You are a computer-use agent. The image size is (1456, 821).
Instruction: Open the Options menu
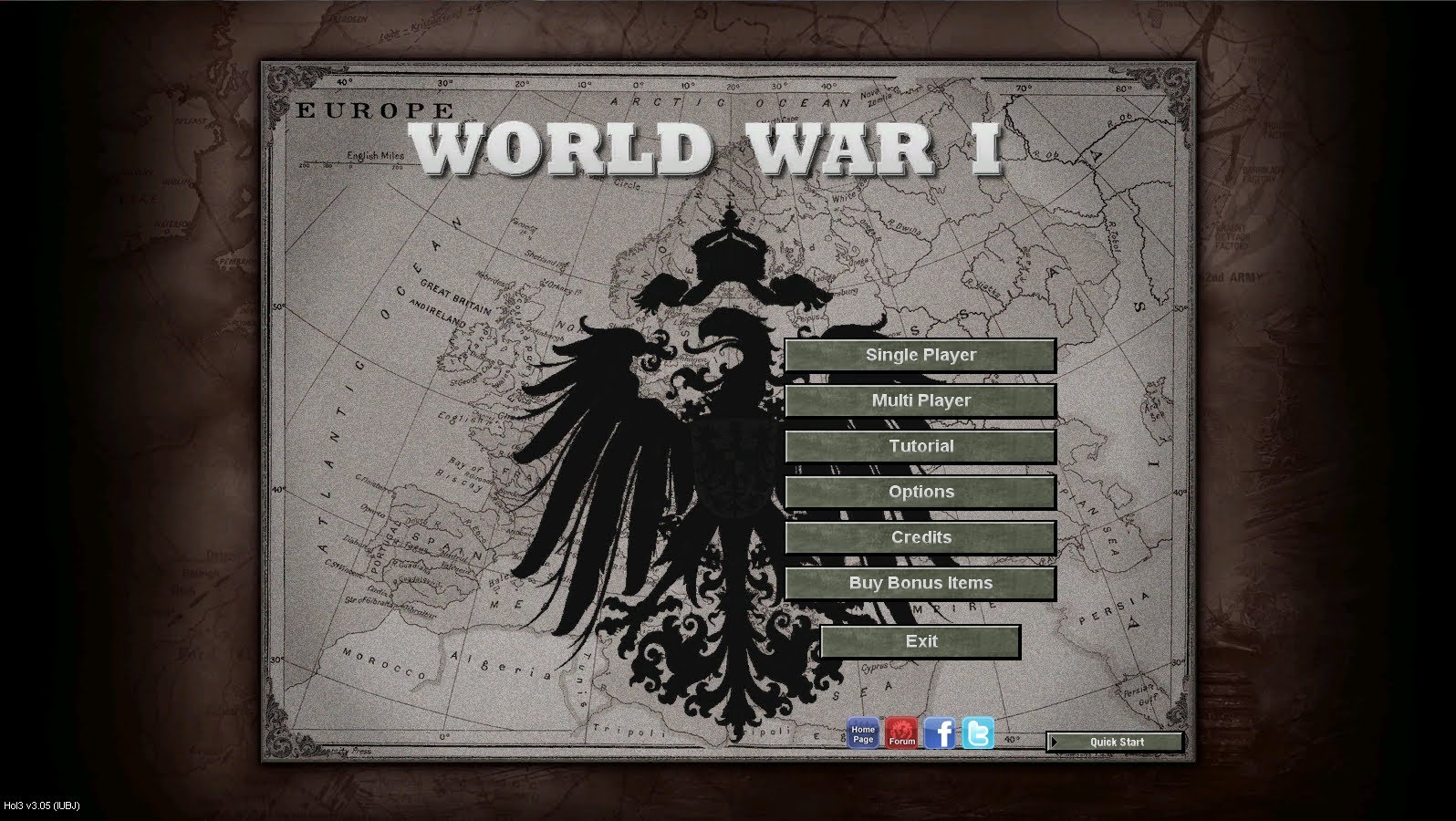[920, 493]
